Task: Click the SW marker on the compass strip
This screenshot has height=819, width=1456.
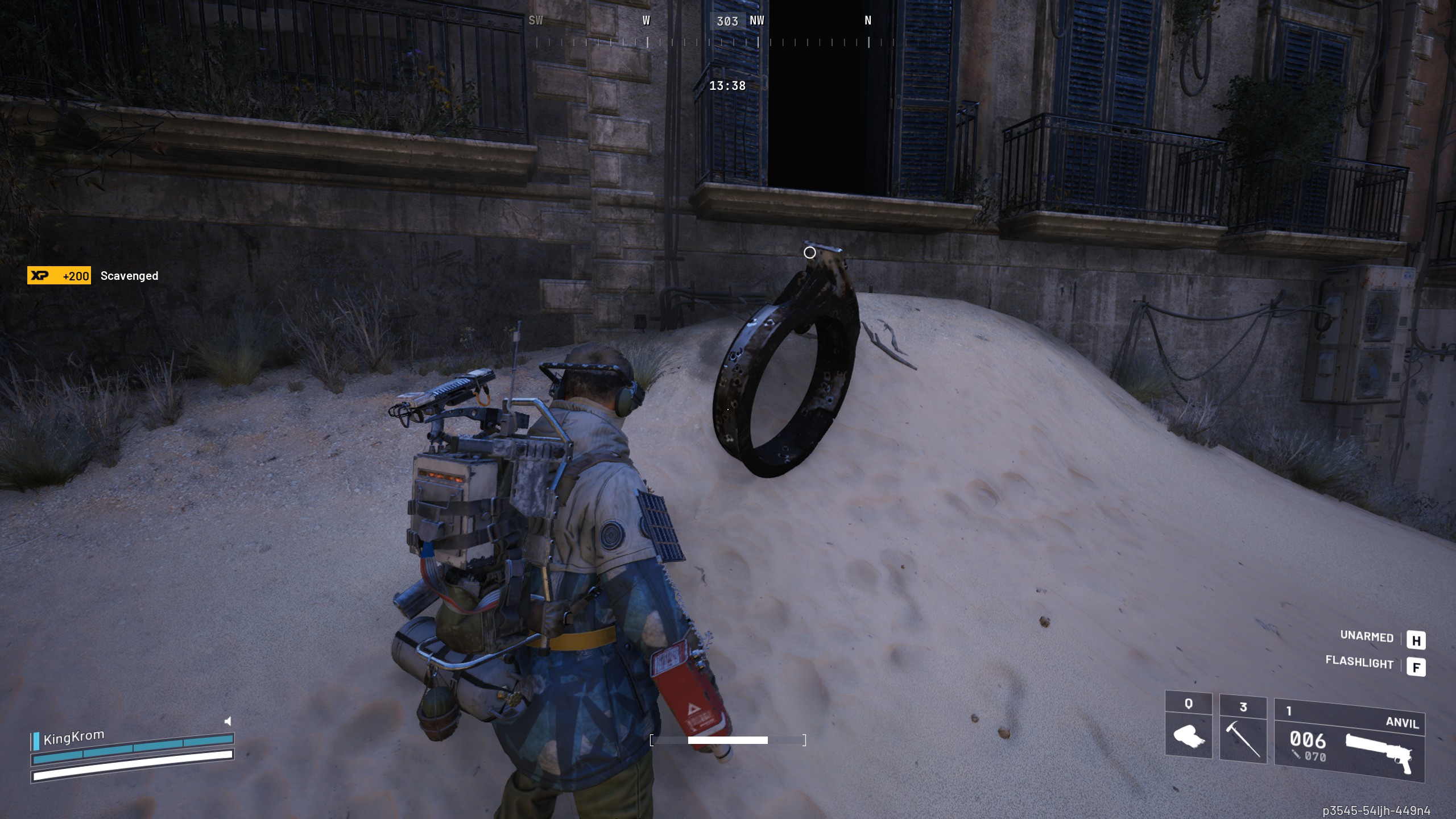Action: (x=535, y=21)
